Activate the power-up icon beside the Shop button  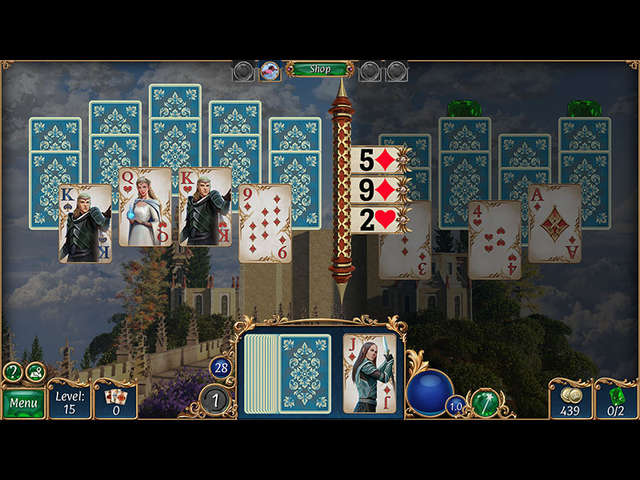click(270, 70)
